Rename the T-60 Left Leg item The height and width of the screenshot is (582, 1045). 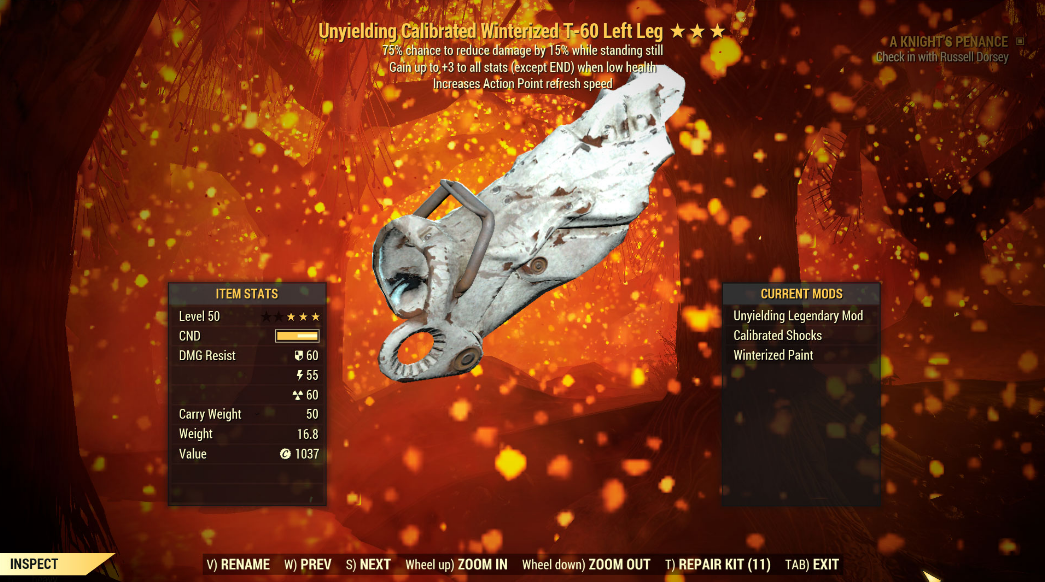click(x=238, y=564)
